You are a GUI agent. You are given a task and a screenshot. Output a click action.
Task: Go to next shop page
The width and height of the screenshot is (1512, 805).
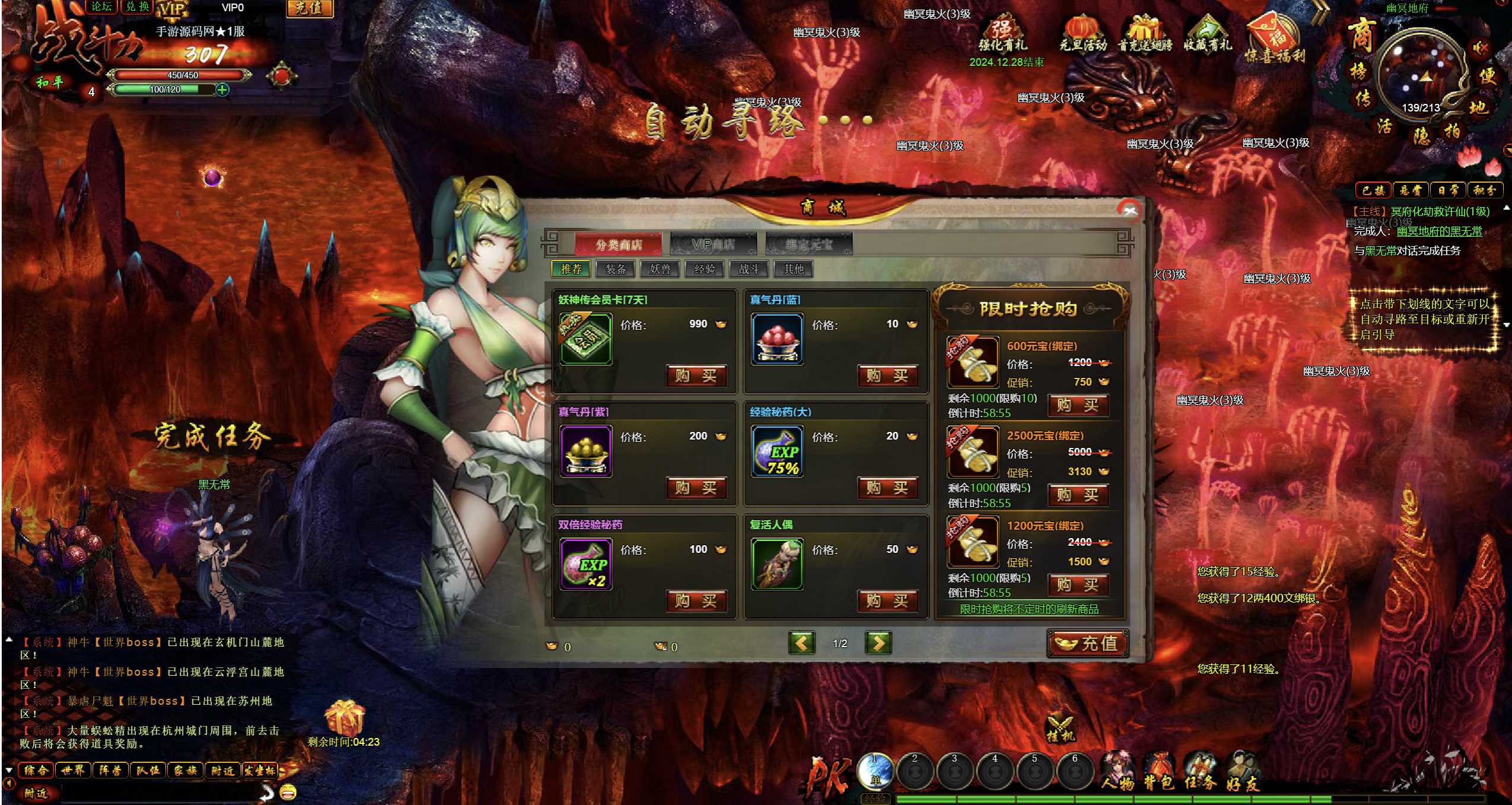point(878,643)
